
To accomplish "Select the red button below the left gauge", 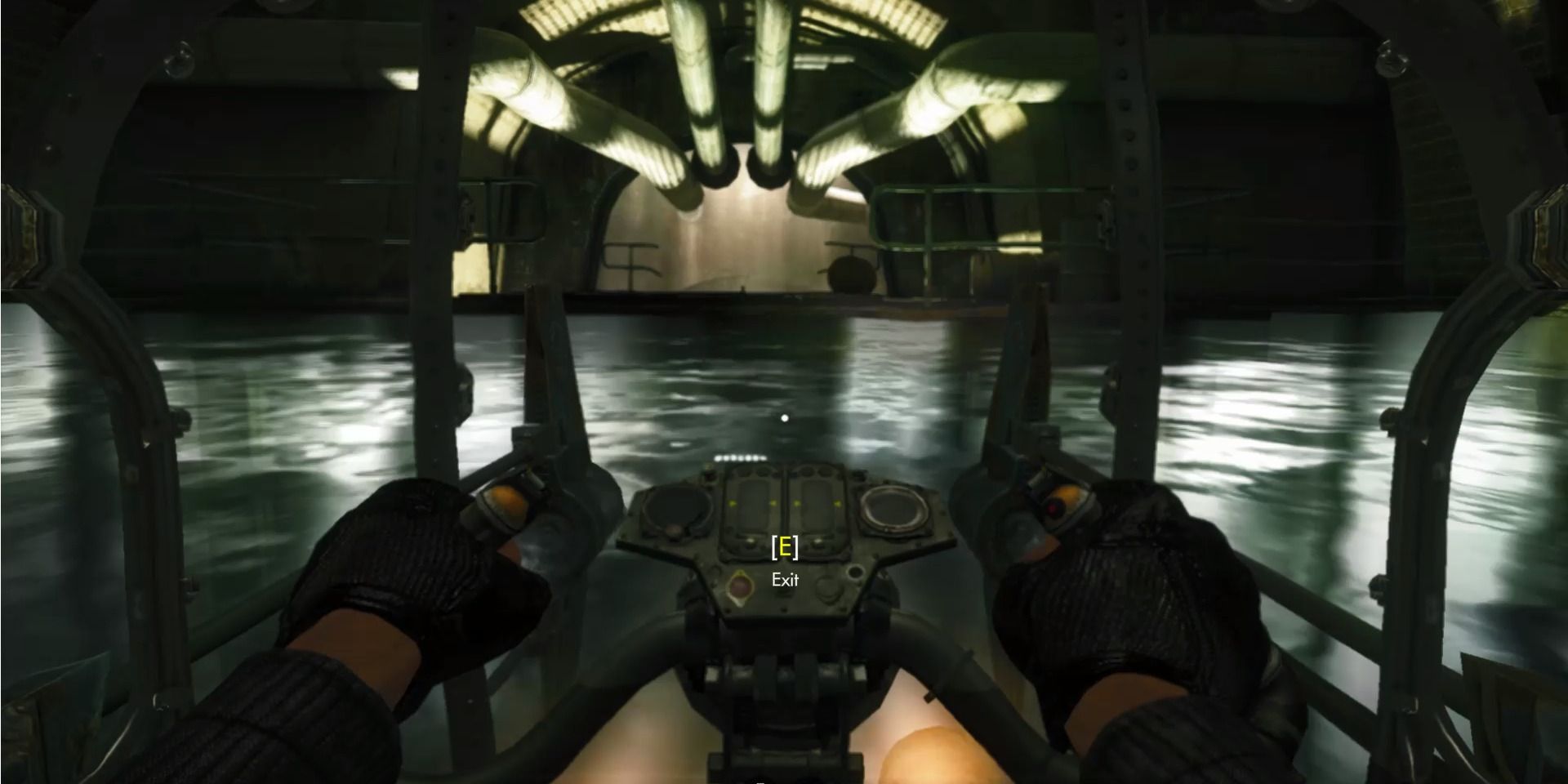I will pyautogui.click(x=739, y=586).
